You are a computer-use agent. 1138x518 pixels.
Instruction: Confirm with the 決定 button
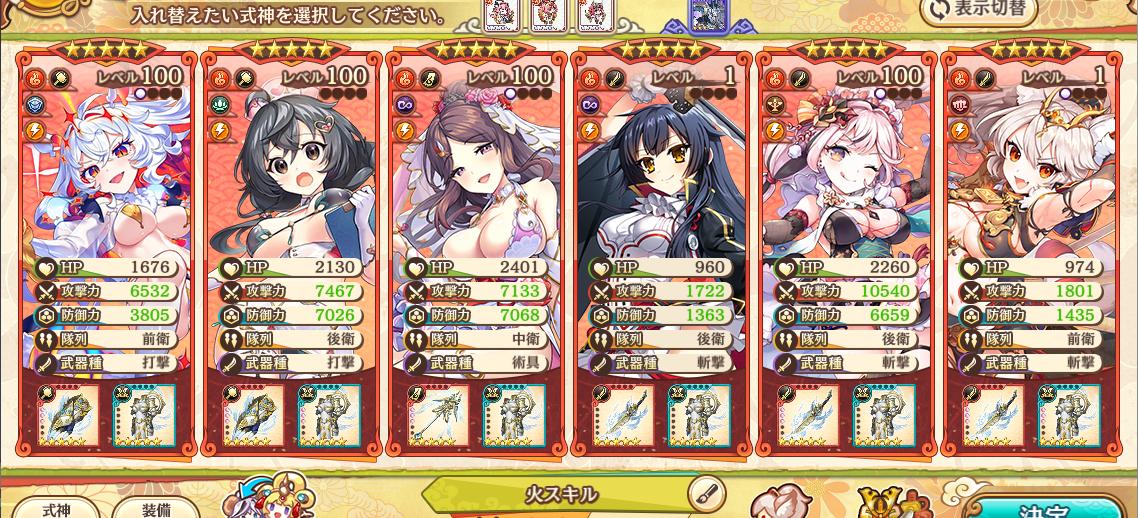(x=1050, y=508)
